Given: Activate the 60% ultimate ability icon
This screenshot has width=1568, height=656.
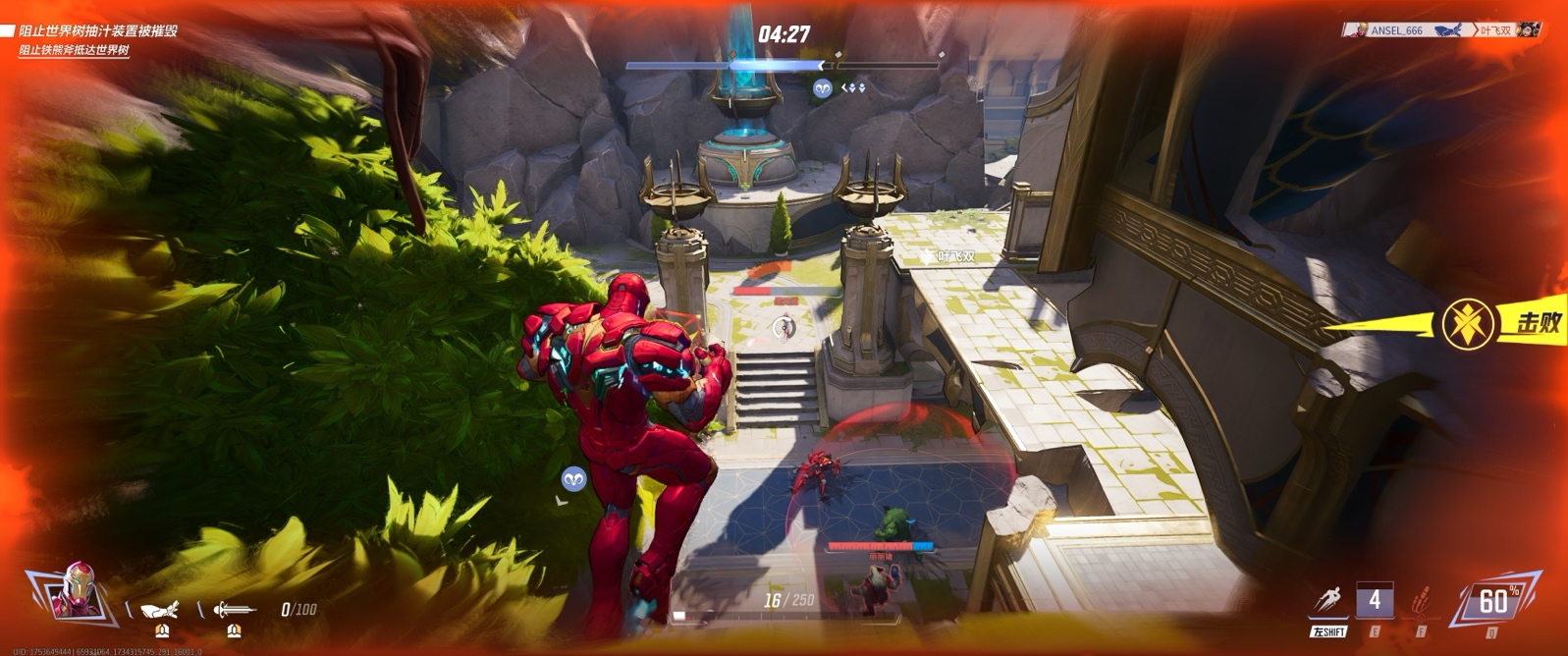Looking at the screenshot, I should click(1492, 600).
